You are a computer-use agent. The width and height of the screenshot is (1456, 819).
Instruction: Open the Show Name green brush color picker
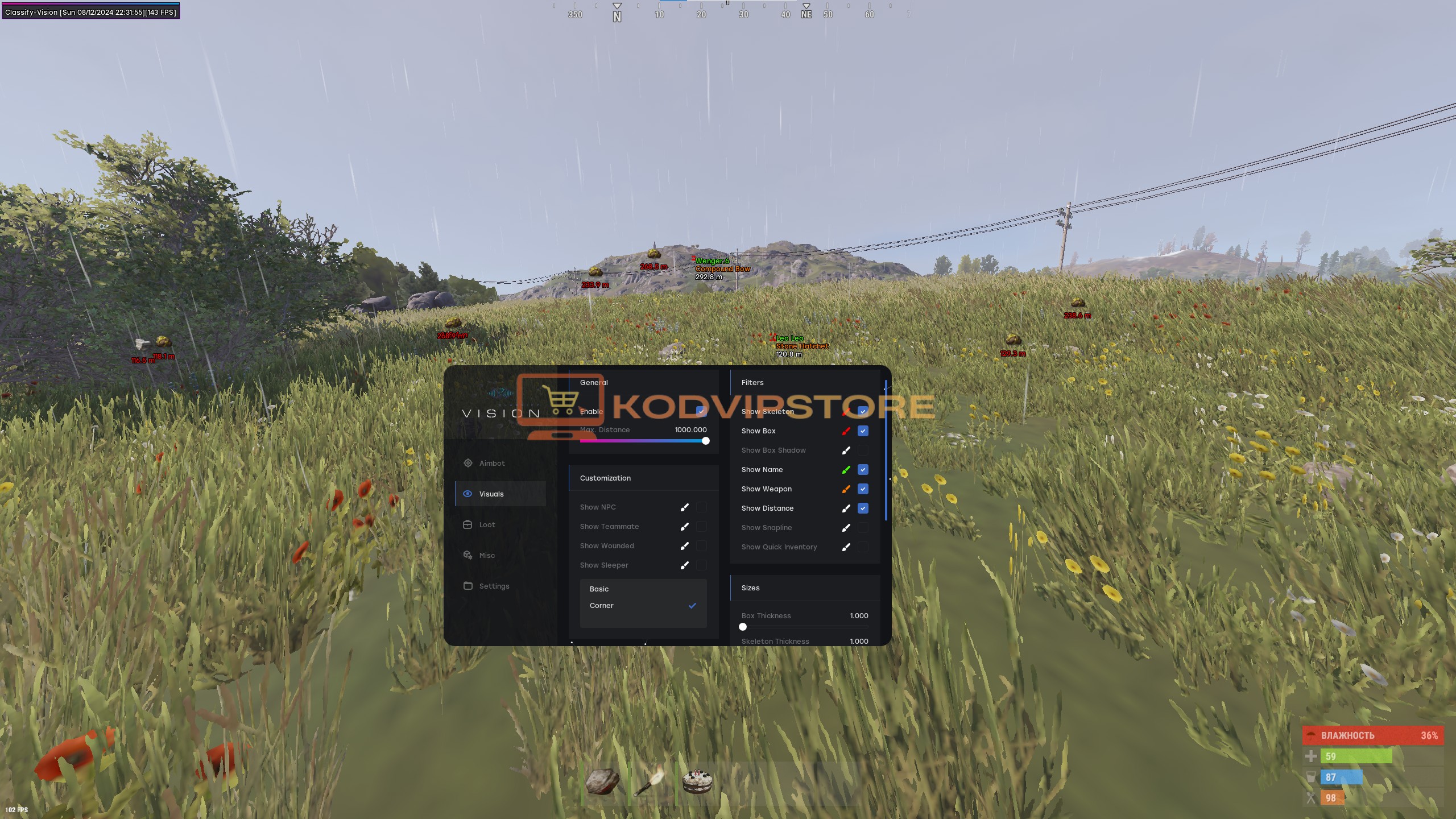pyautogui.click(x=846, y=469)
